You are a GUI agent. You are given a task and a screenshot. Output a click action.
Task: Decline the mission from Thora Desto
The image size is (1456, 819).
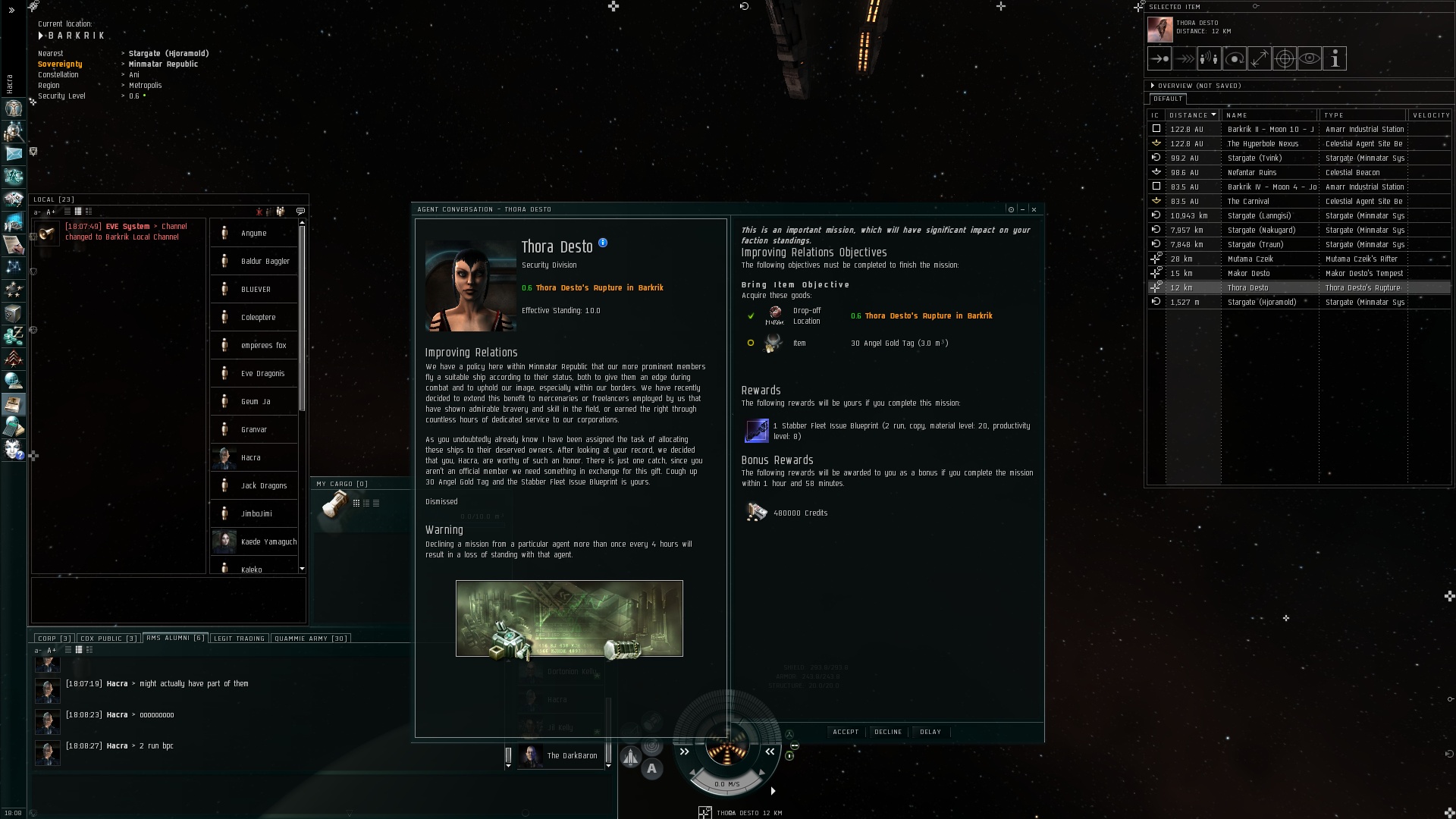pos(888,732)
